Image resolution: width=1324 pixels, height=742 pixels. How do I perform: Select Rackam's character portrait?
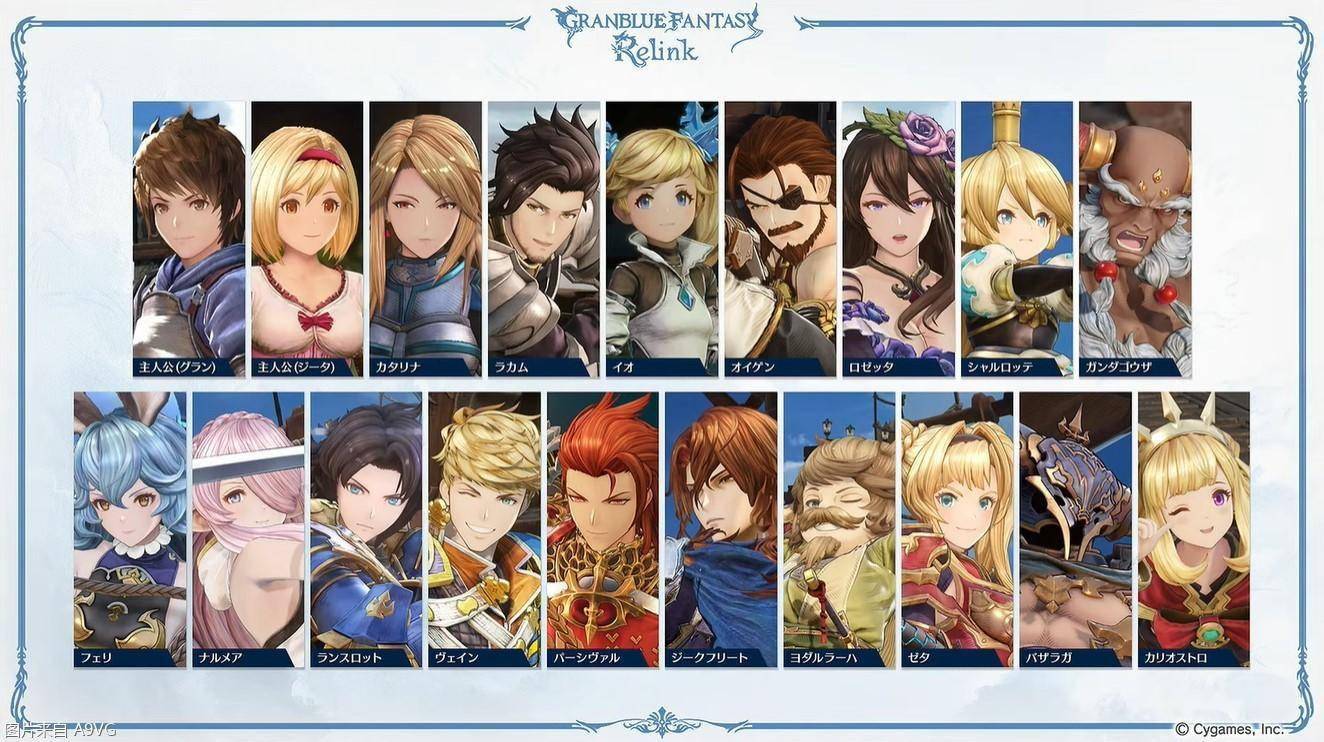pyautogui.click(x=544, y=238)
